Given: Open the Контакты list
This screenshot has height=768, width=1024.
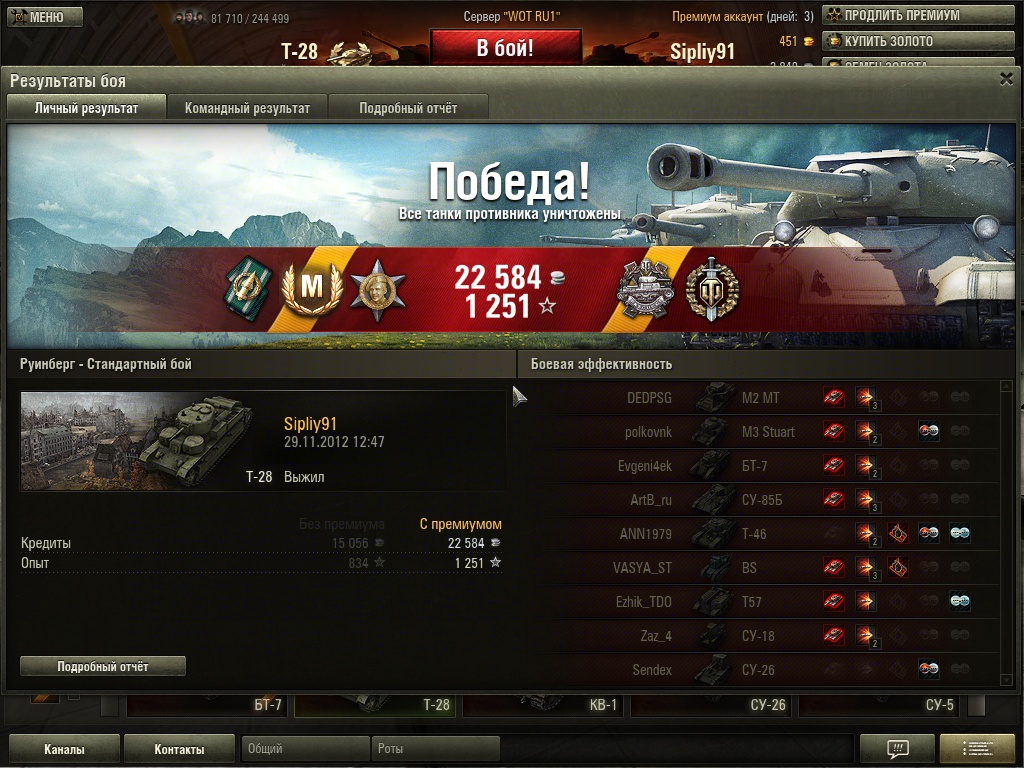Looking at the screenshot, I should [x=179, y=749].
